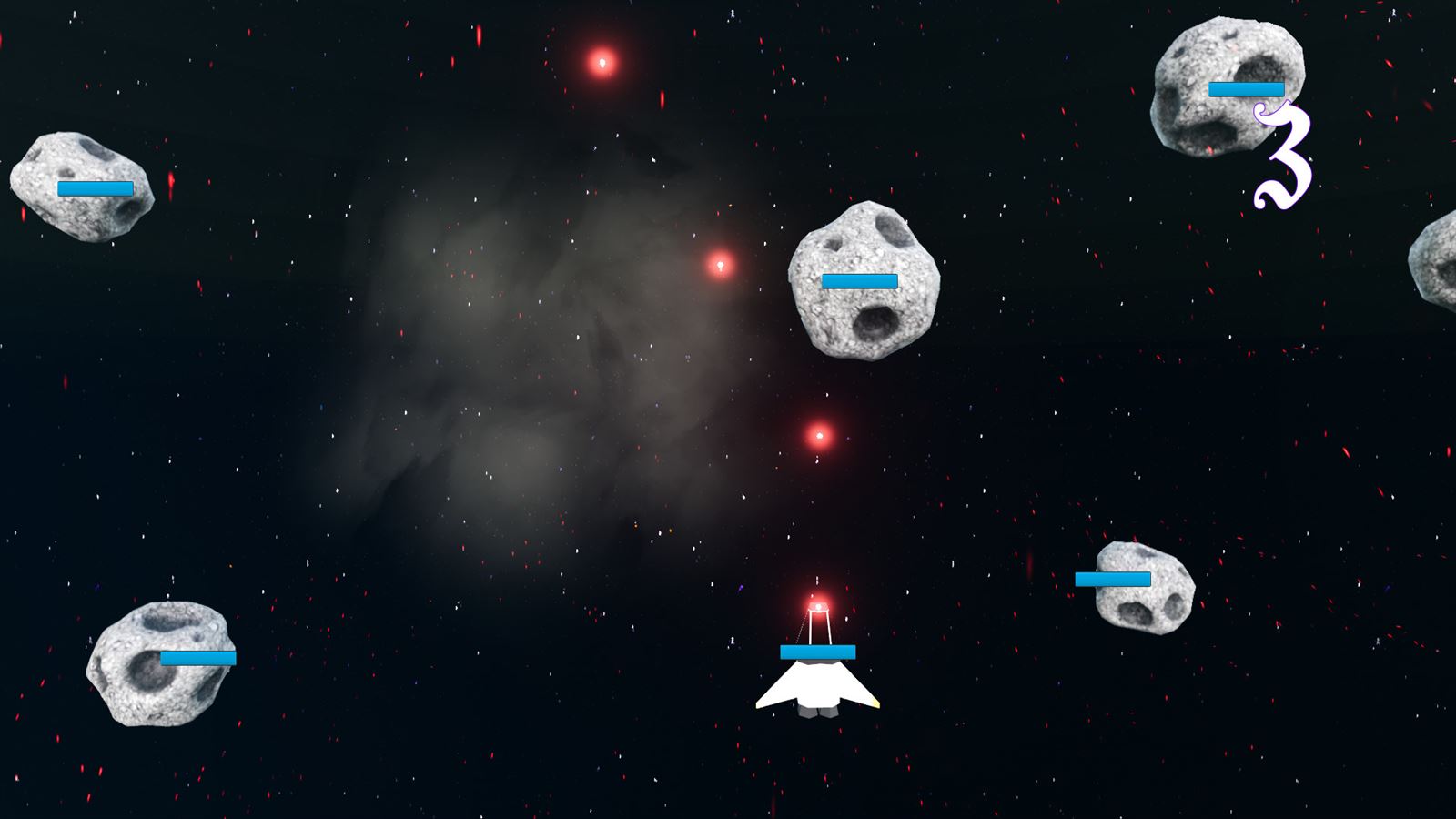This screenshot has height=819, width=1456.
Task: Click the red orb at top center
Action: pos(601,62)
